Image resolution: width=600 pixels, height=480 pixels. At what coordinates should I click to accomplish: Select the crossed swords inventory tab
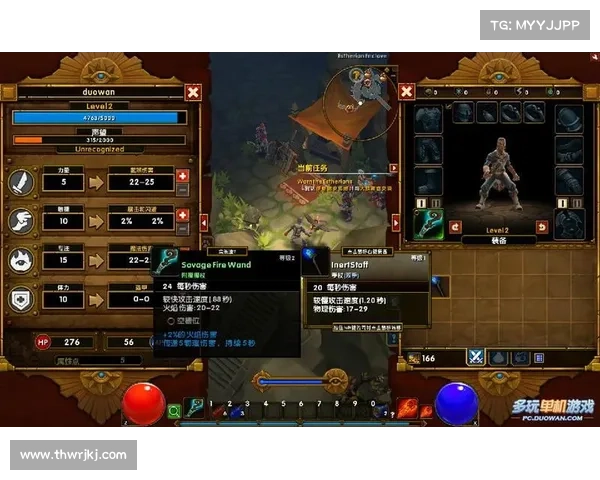(477, 357)
